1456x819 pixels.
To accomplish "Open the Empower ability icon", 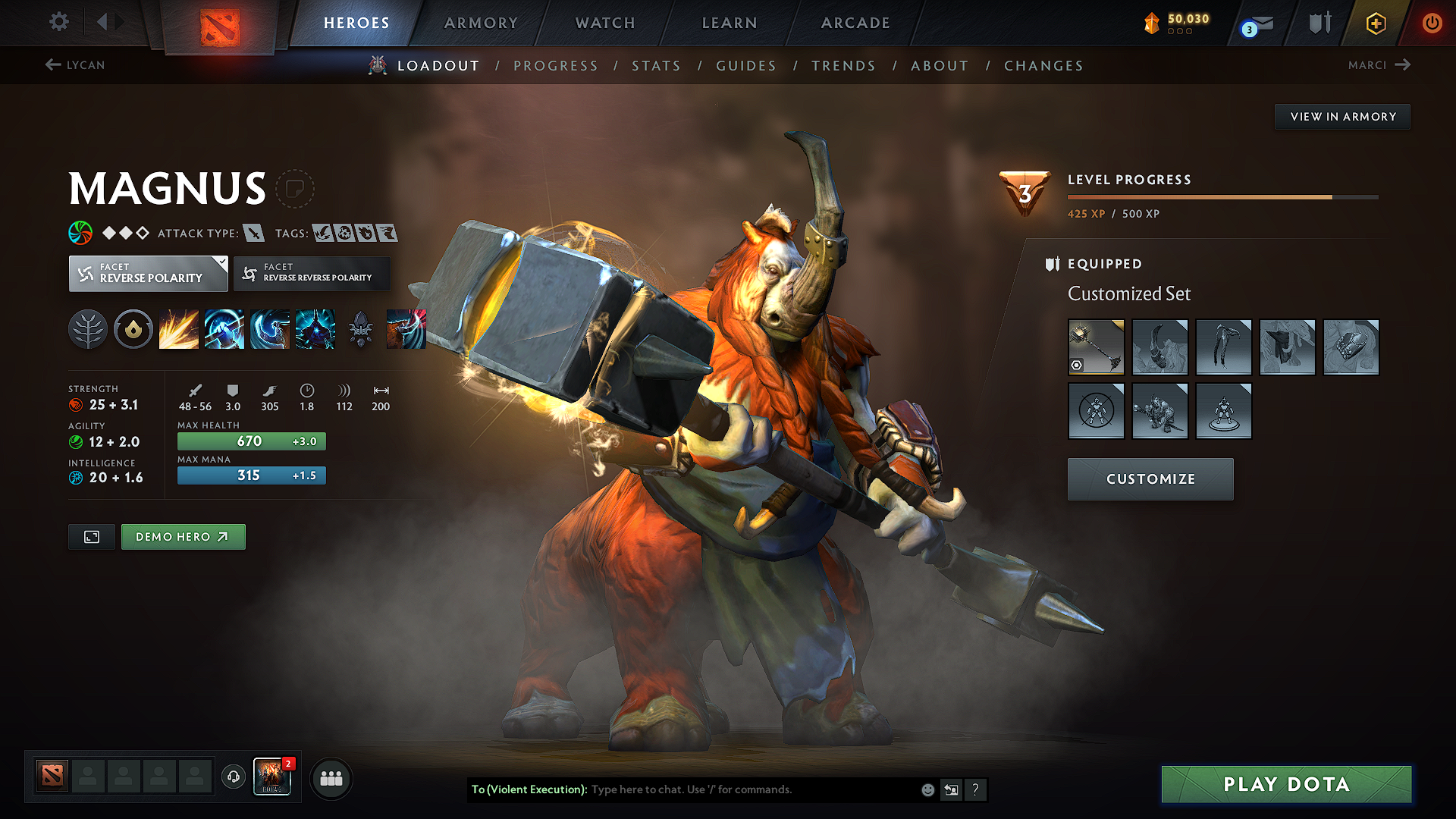I will 224,328.
